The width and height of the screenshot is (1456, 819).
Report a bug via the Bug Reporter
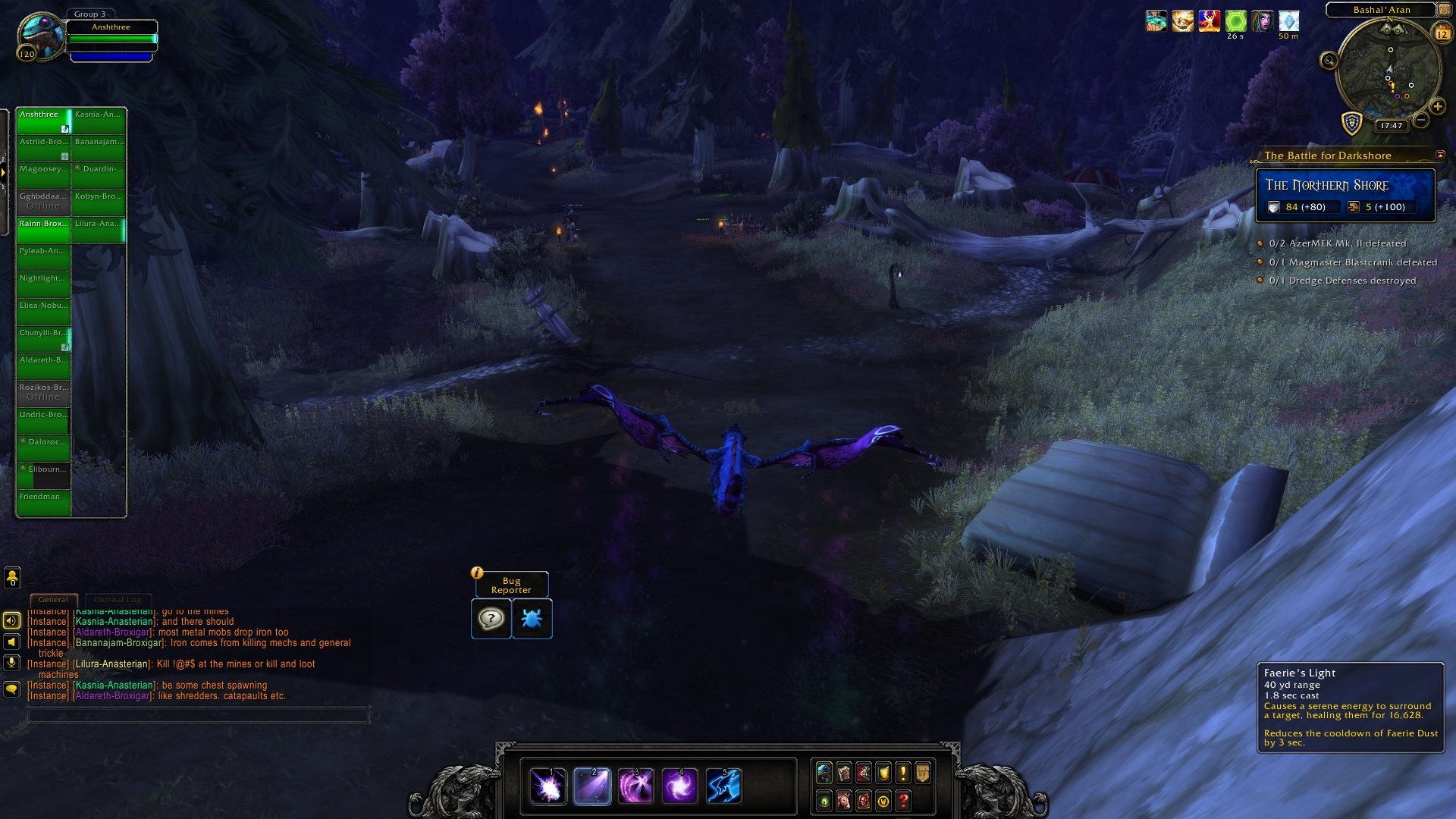(532, 620)
